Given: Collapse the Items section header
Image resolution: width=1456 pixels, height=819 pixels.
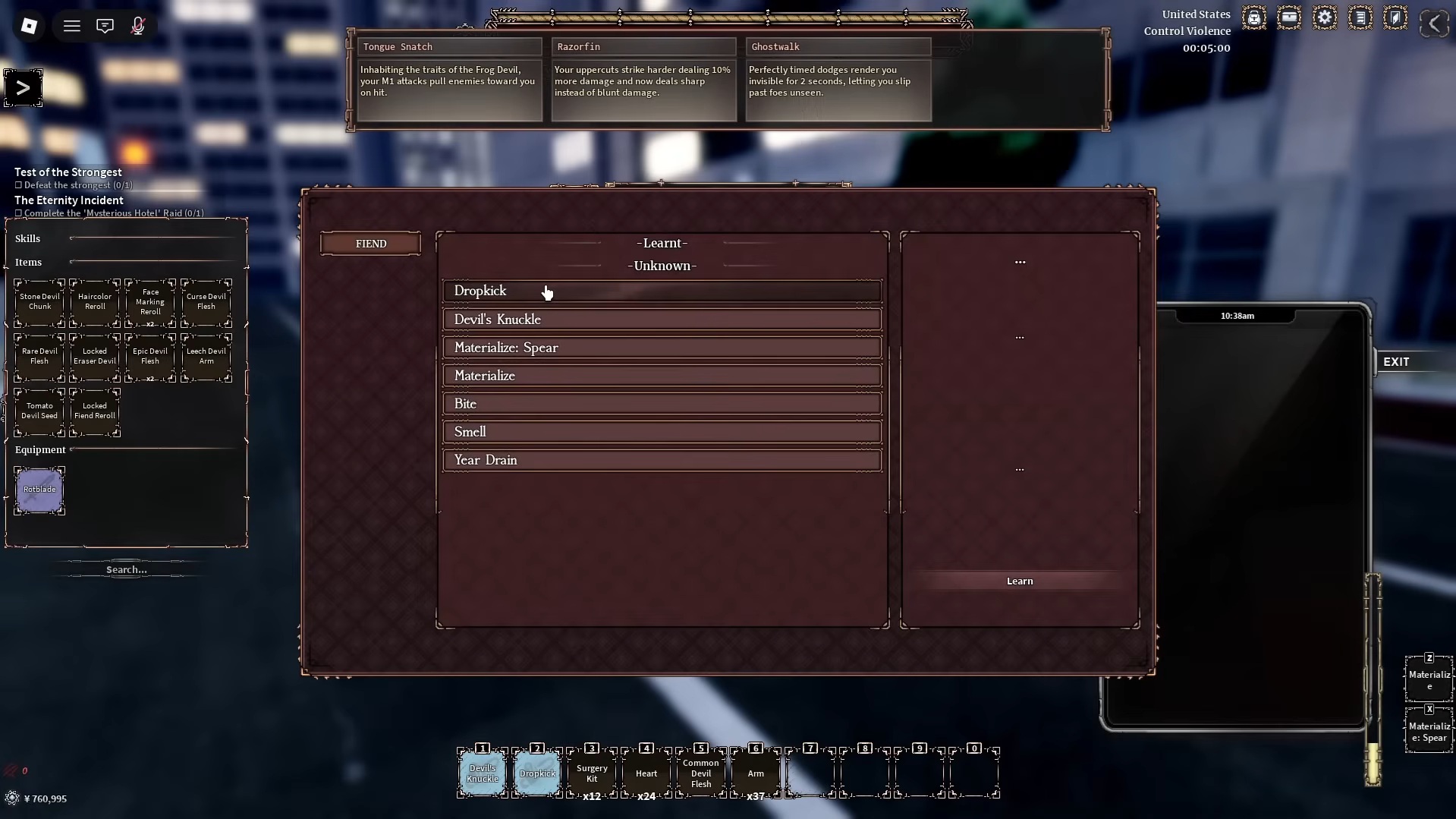Looking at the screenshot, I should [29, 262].
